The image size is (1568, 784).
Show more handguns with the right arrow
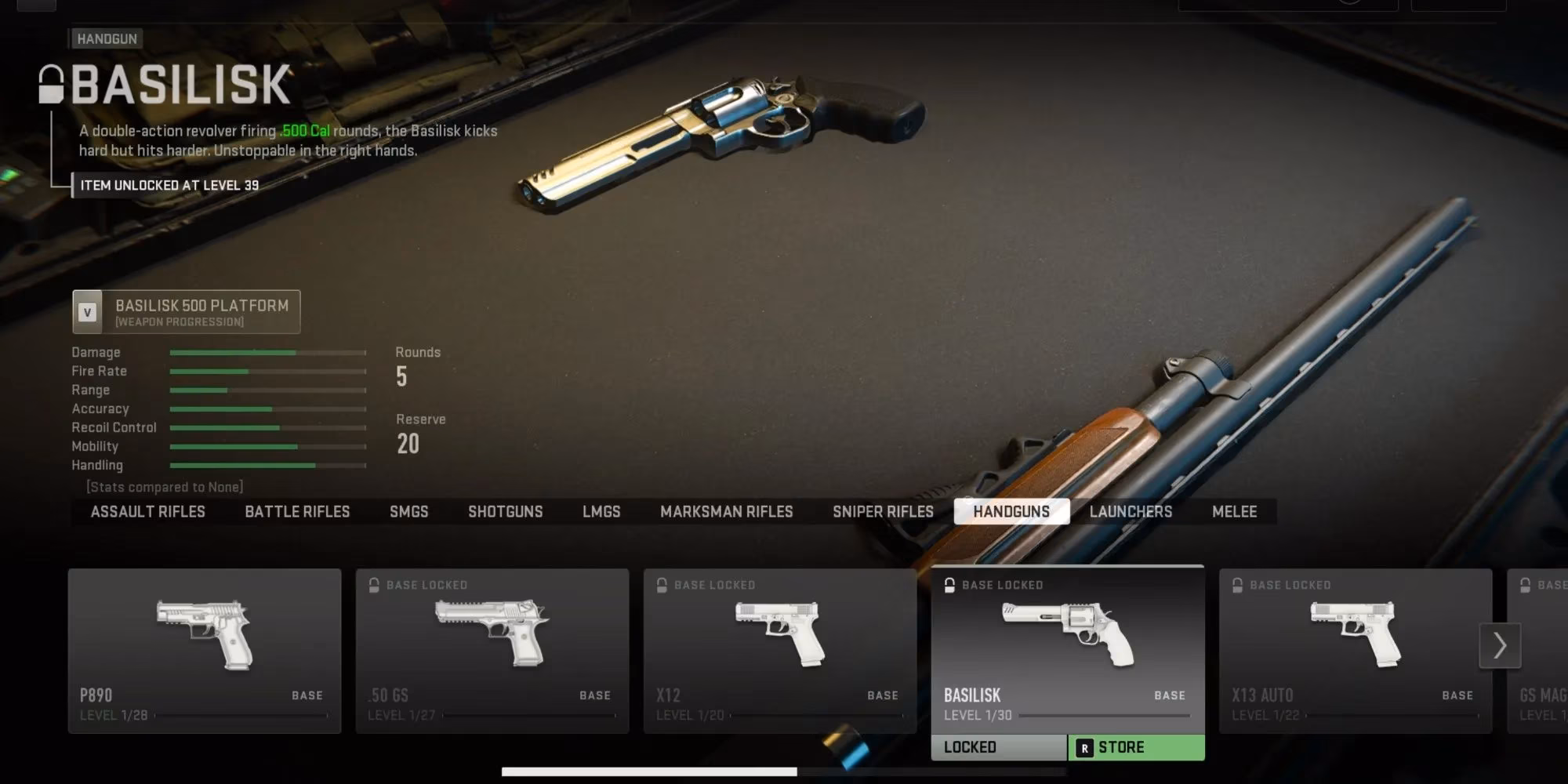coord(1500,645)
